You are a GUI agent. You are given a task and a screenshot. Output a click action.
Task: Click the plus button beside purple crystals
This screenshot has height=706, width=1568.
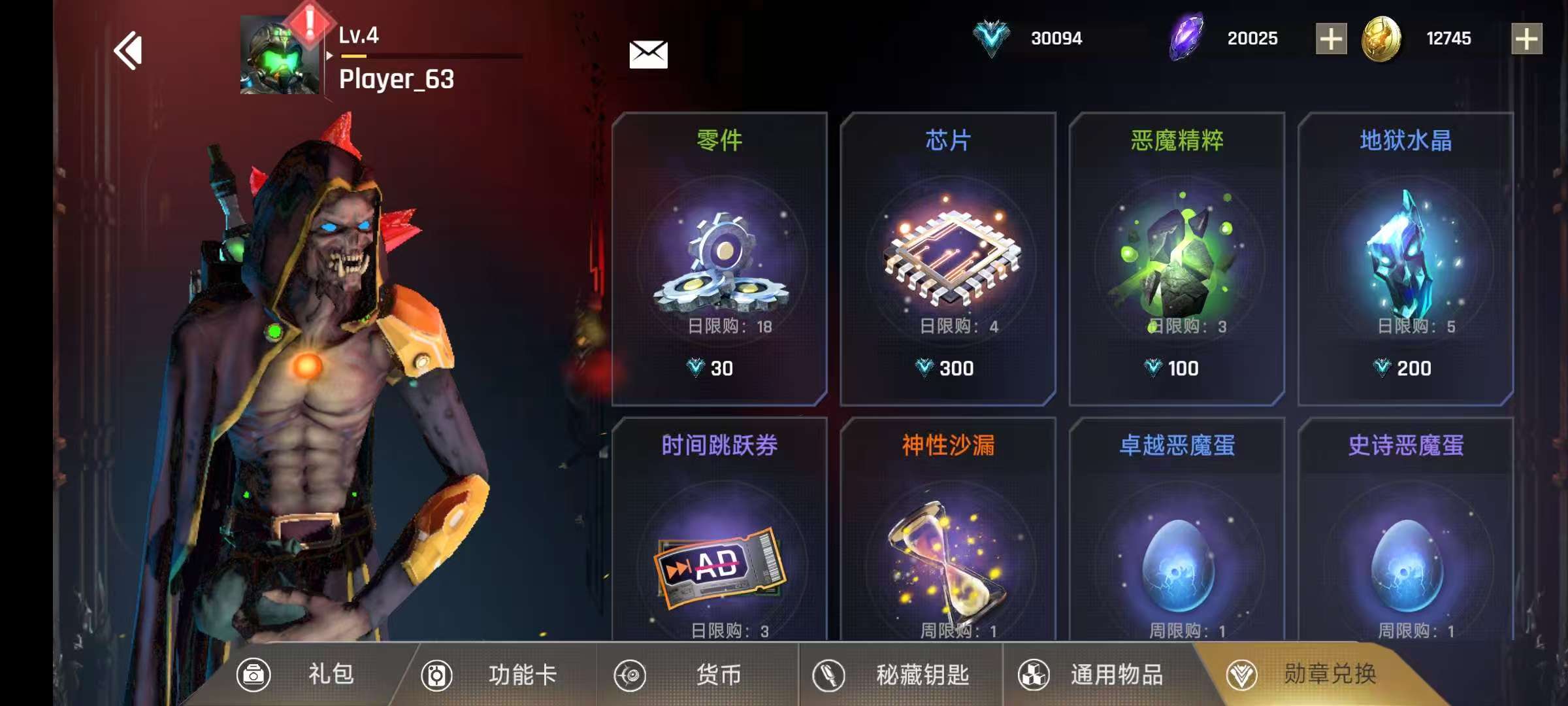(x=1331, y=37)
